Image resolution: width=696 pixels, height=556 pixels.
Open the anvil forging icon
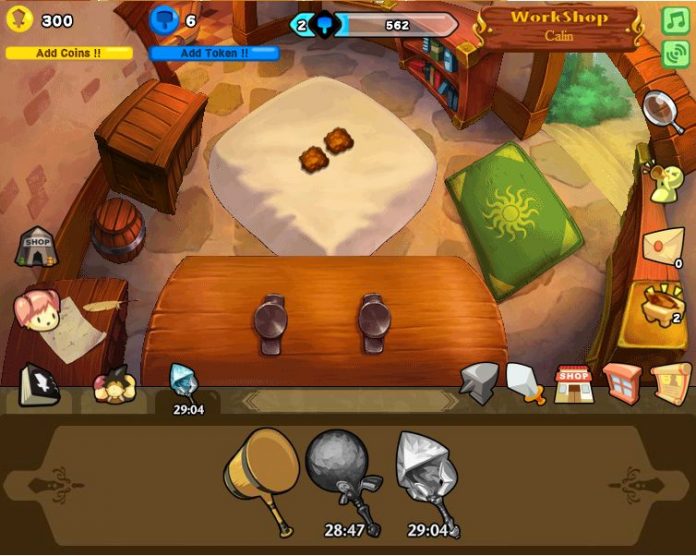click(480, 383)
